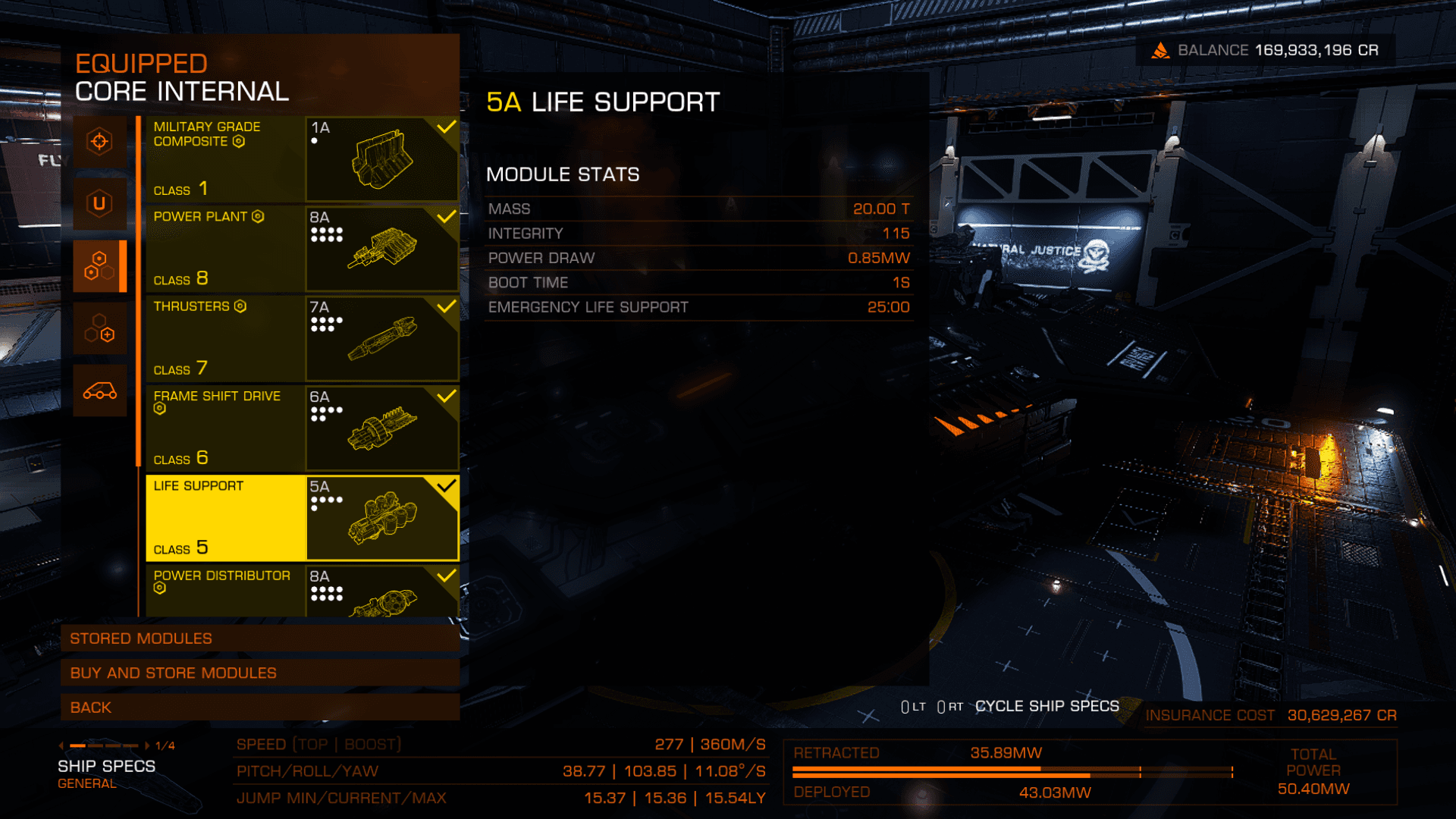This screenshot has height=819, width=1456.
Task: Switch to the optional internal tab
Action: (x=99, y=328)
